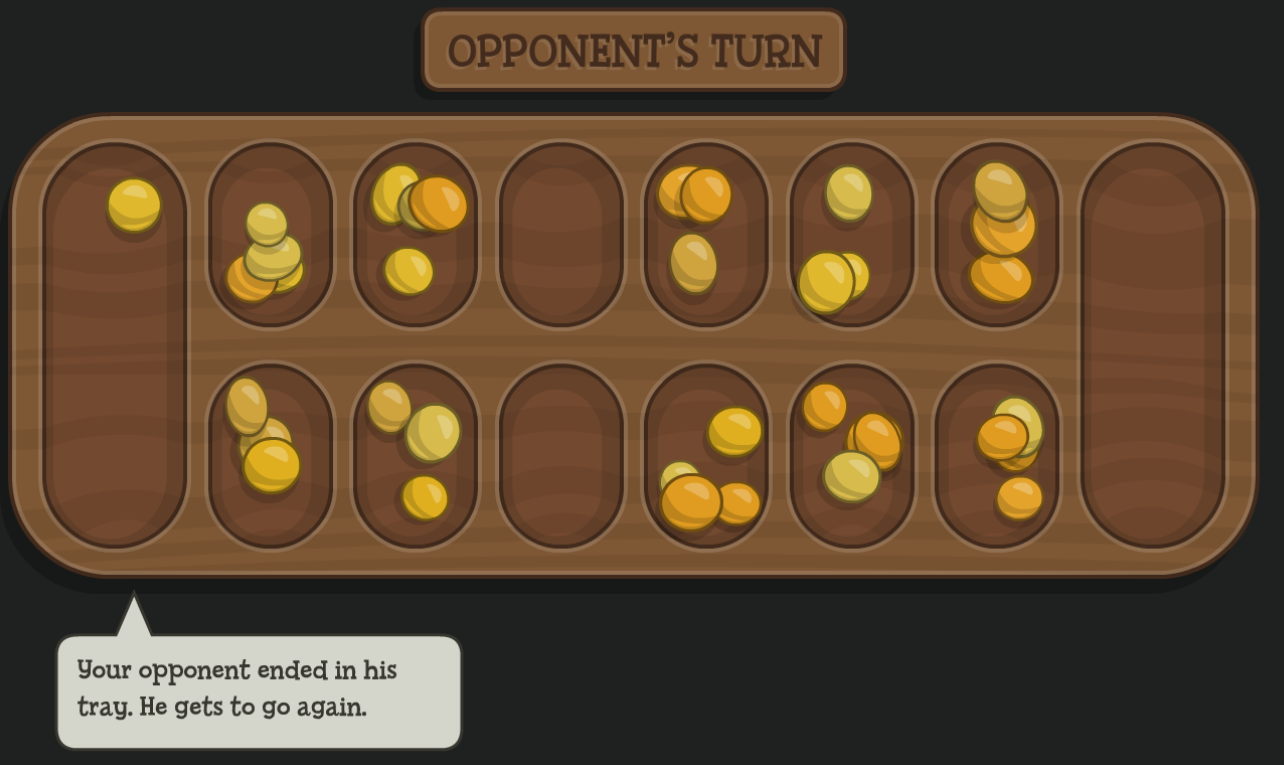1284x765 pixels.
Task: Choose the top-row pit beside the opponent's tray
Action: (270, 234)
